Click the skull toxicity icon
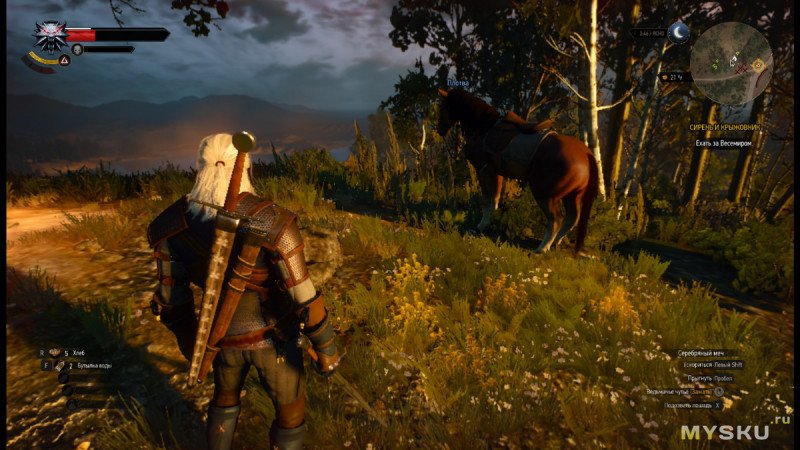The image size is (800, 450). [x=77, y=48]
